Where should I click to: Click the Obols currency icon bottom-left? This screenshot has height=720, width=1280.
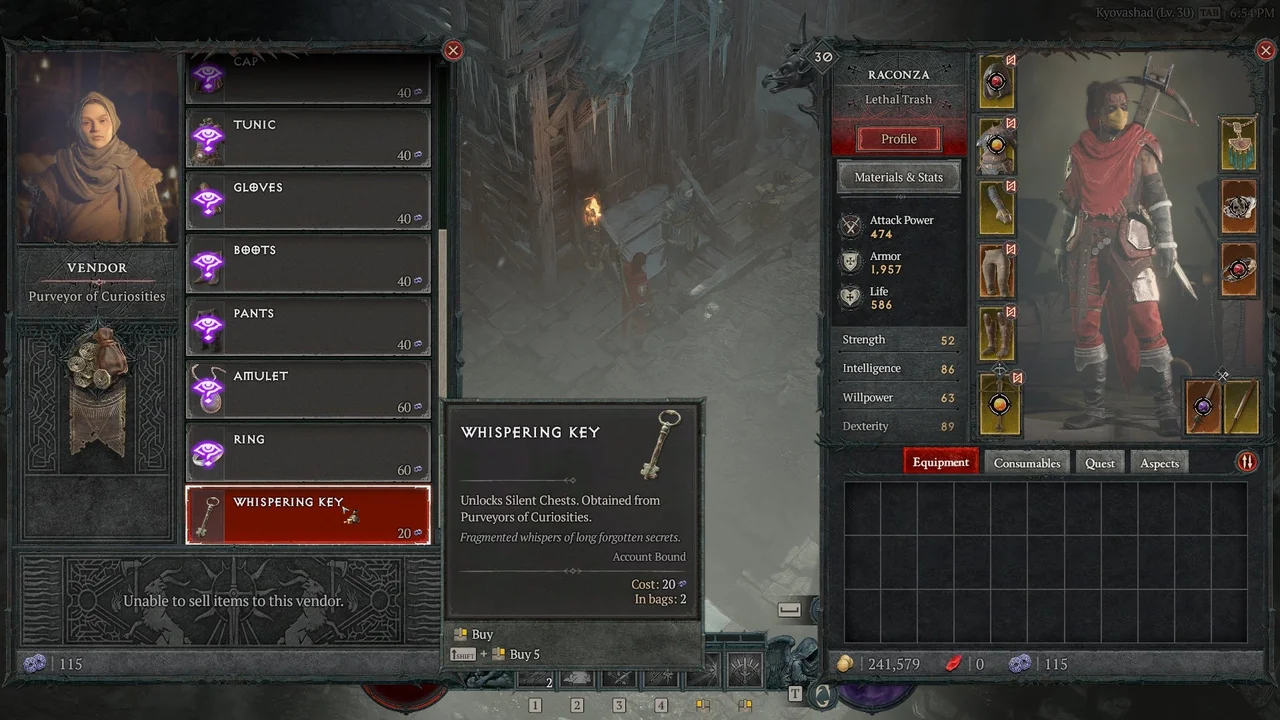tap(36, 663)
